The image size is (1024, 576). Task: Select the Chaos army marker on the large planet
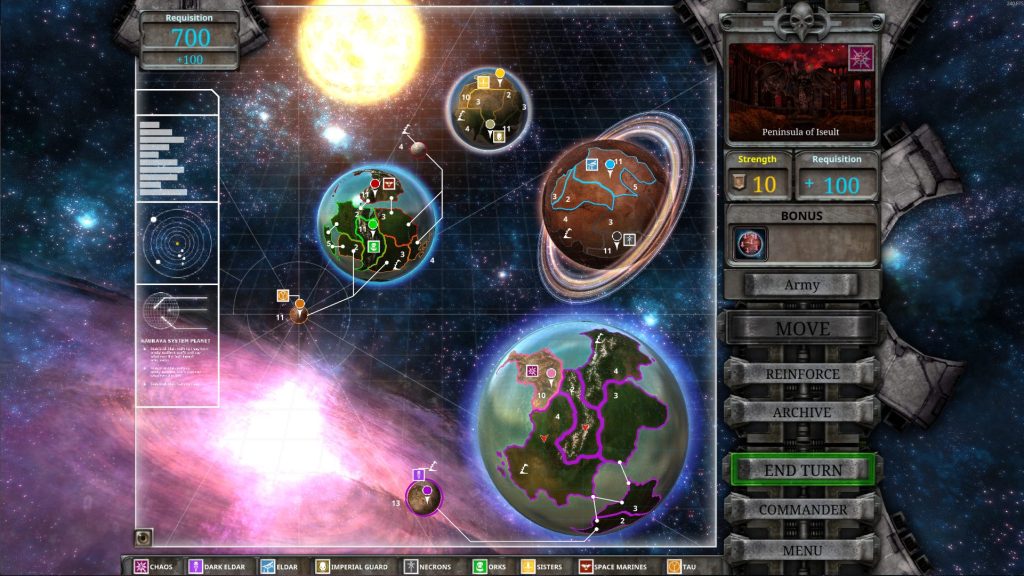[533, 372]
